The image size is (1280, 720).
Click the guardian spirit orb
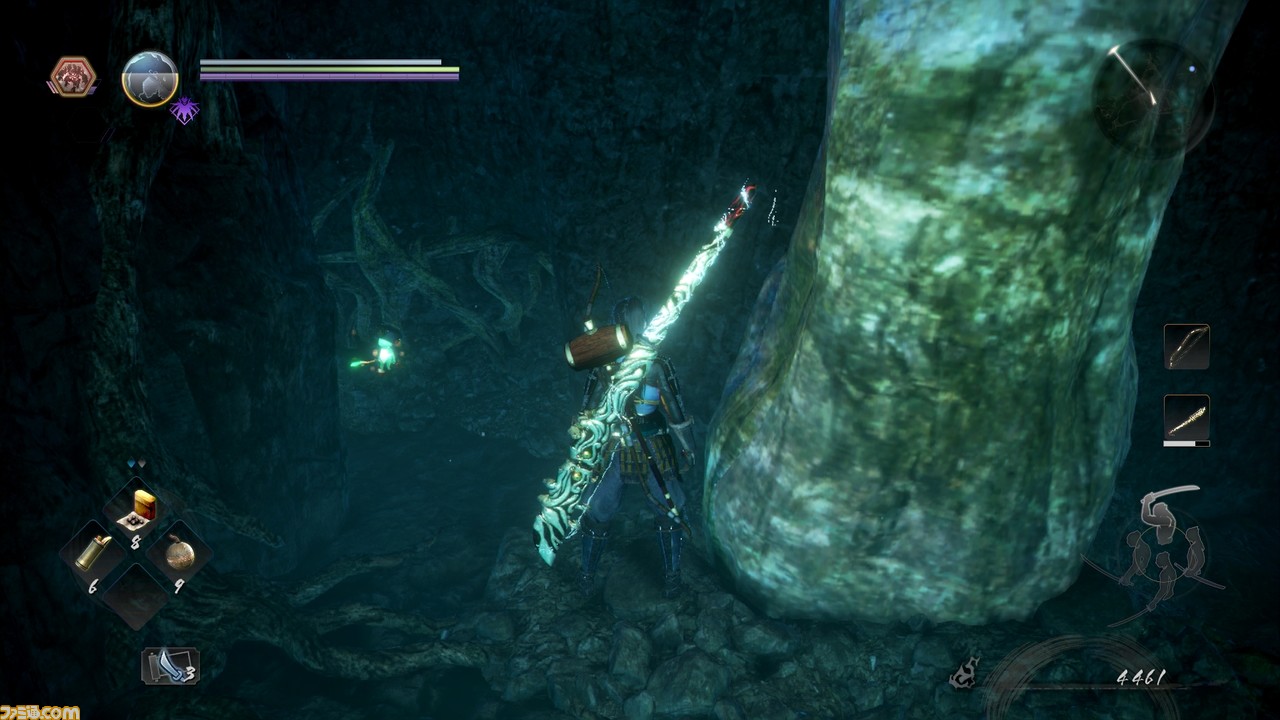150,78
